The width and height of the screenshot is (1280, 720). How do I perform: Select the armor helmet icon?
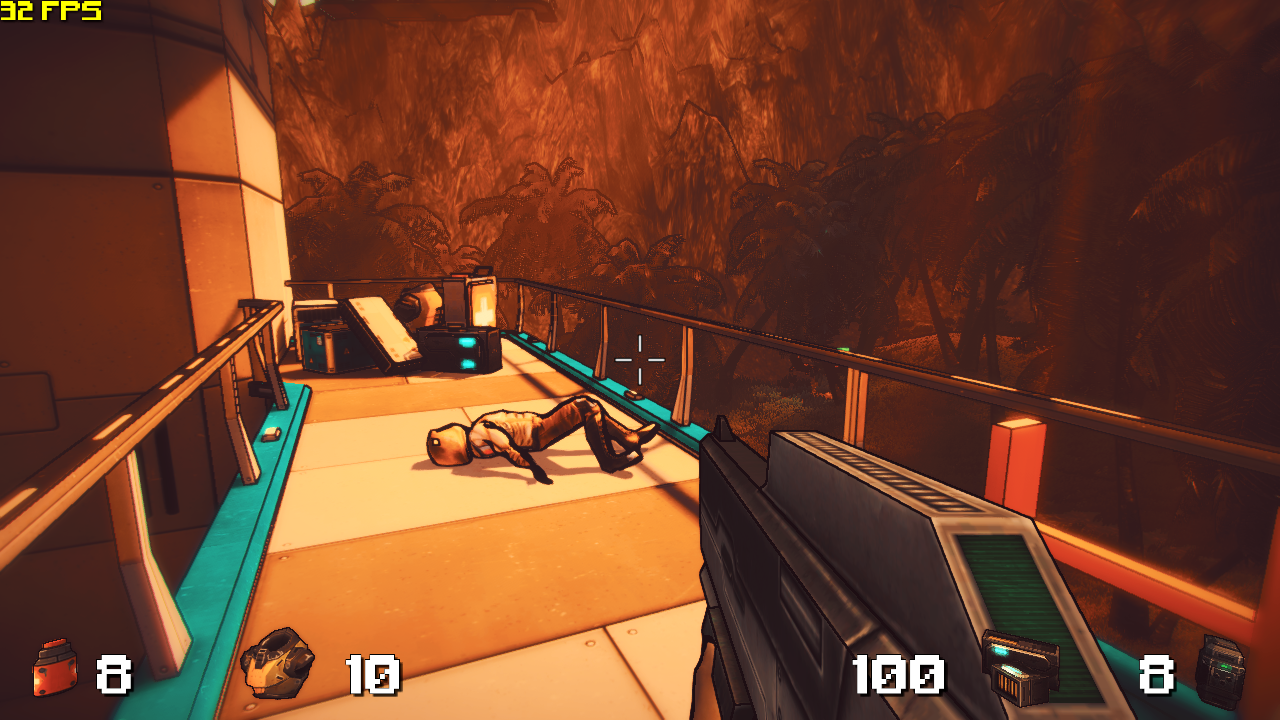[x=277, y=662]
